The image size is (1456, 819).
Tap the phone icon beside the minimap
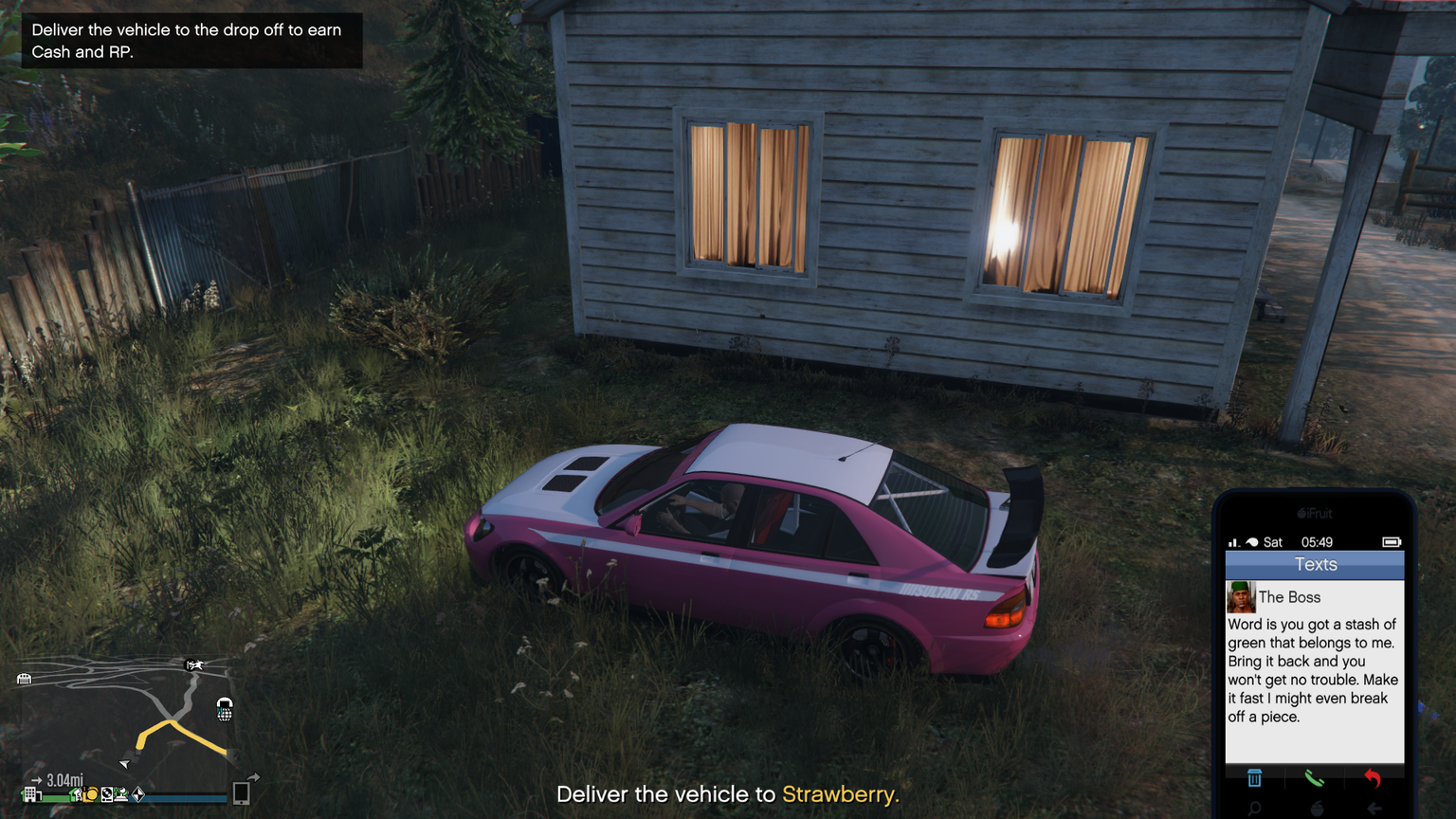tap(241, 793)
